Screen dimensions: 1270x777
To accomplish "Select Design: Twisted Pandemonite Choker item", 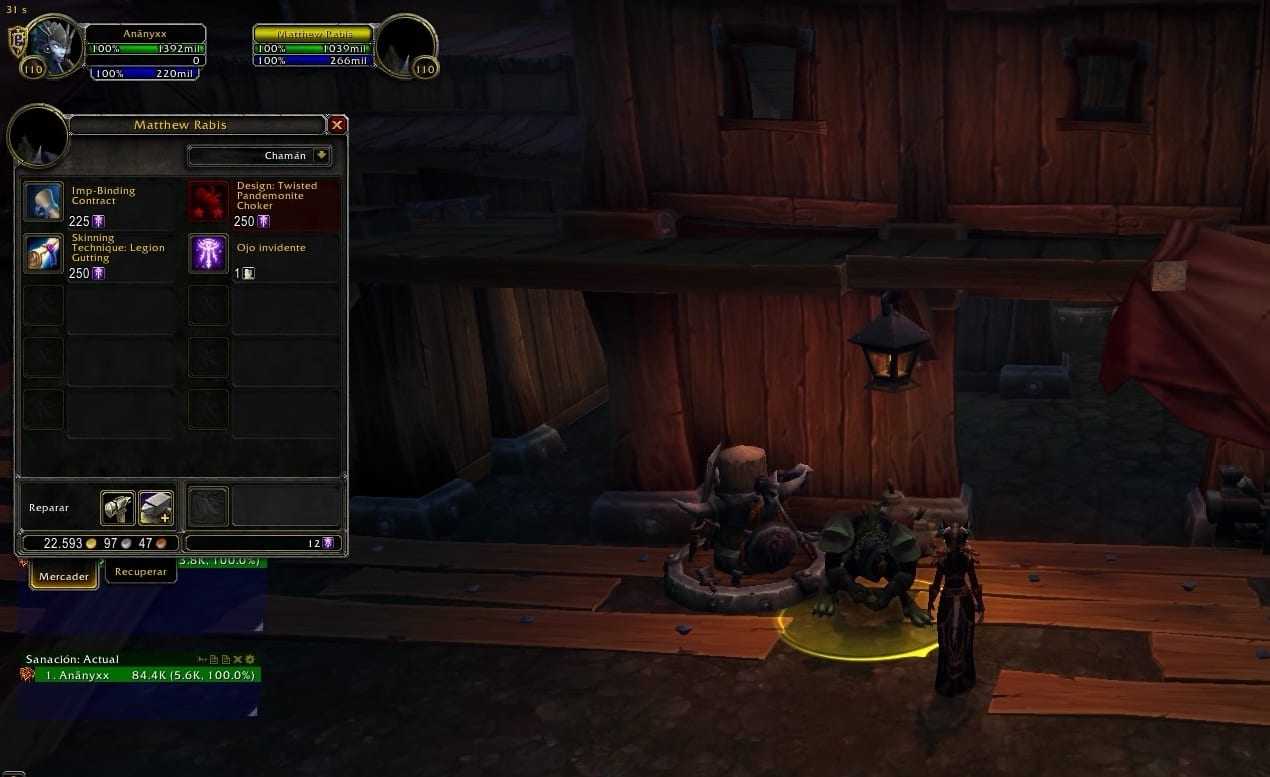I will [x=208, y=202].
